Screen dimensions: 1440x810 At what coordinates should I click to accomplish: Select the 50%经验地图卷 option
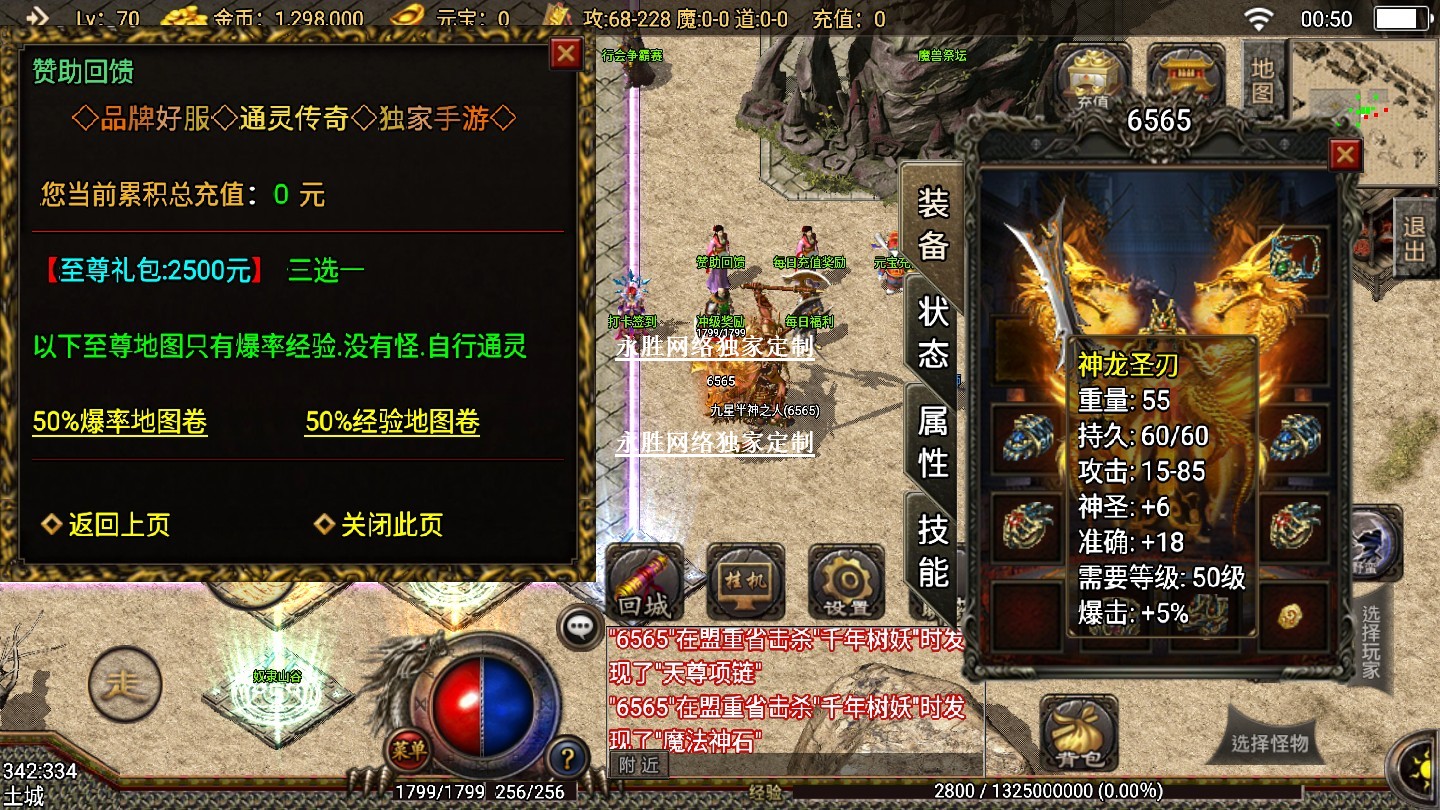(392, 422)
